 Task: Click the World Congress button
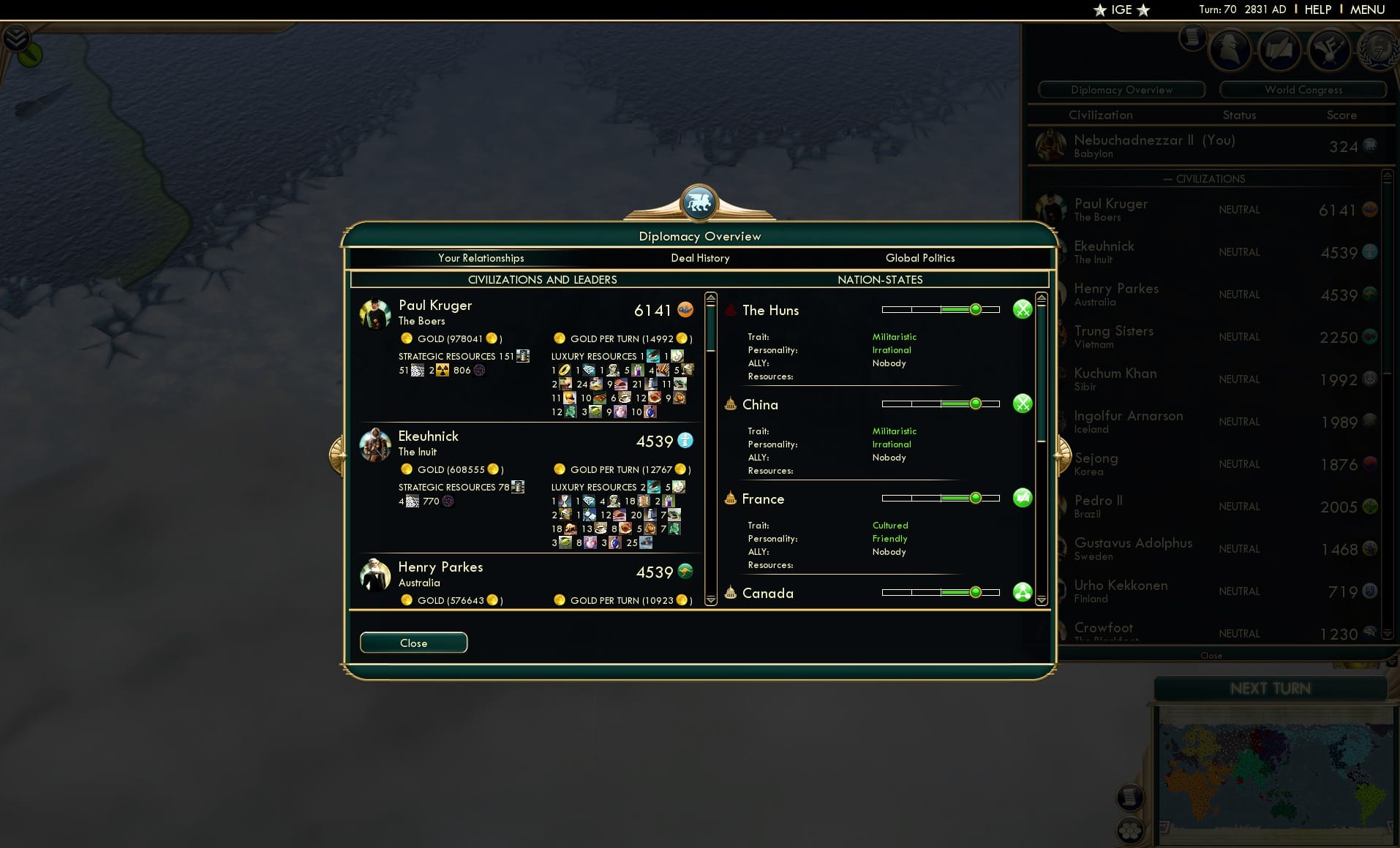click(x=1303, y=89)
